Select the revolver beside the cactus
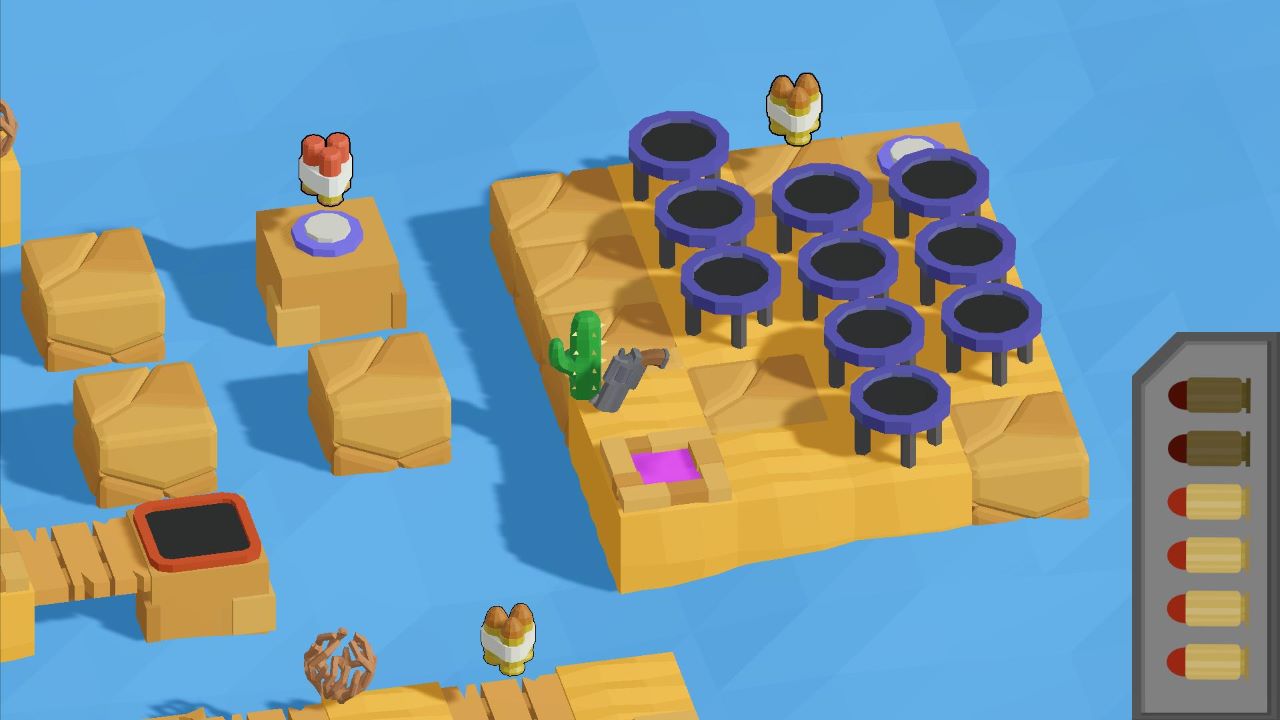 point(632,378)
